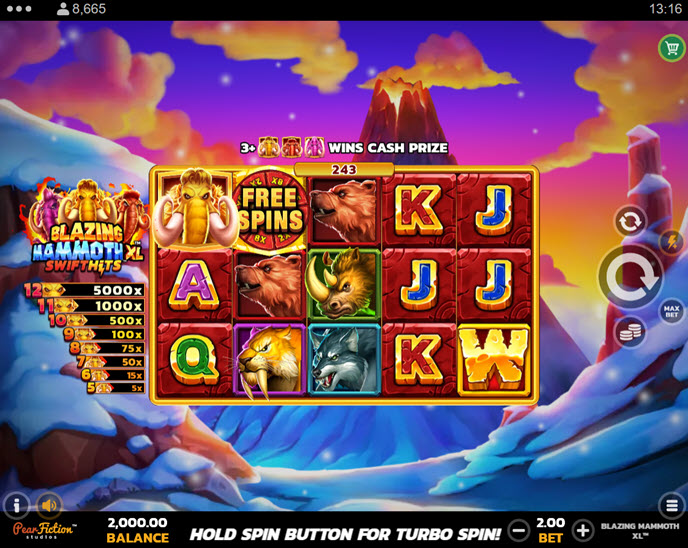Set the wager to Max Bet
The width and height of the screenshot is (688, 548).
point(671,313)
